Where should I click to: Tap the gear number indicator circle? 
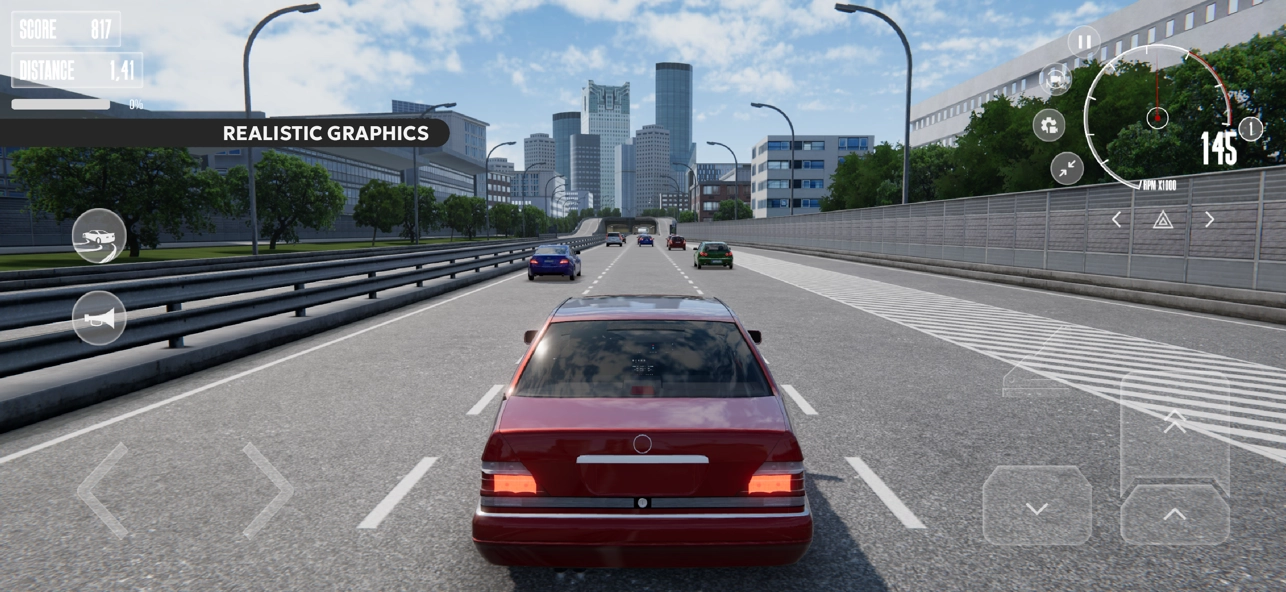point(1250,129)
